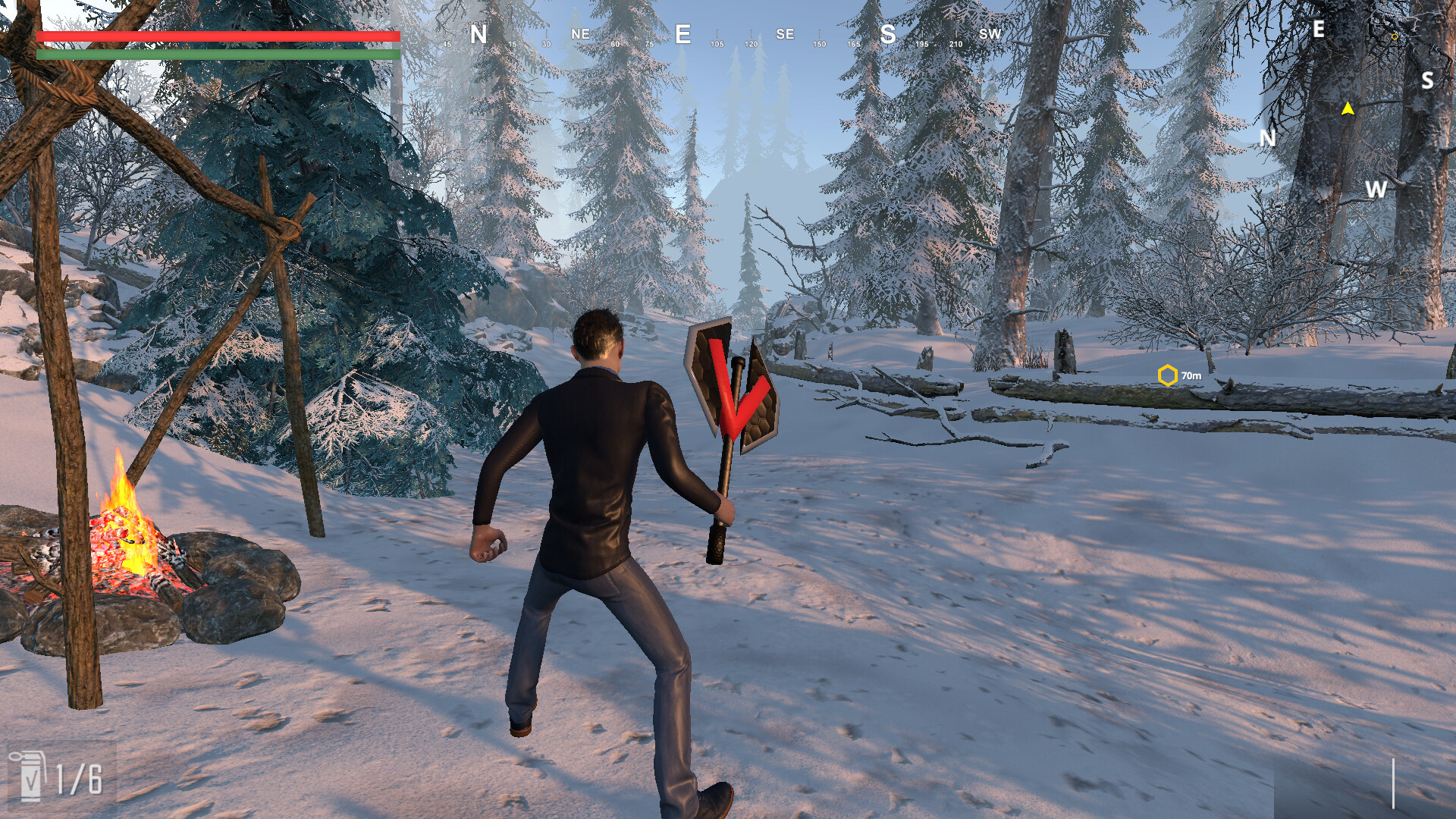
Task: Click the W label on the minimap
Action: tap(1377, 190)
